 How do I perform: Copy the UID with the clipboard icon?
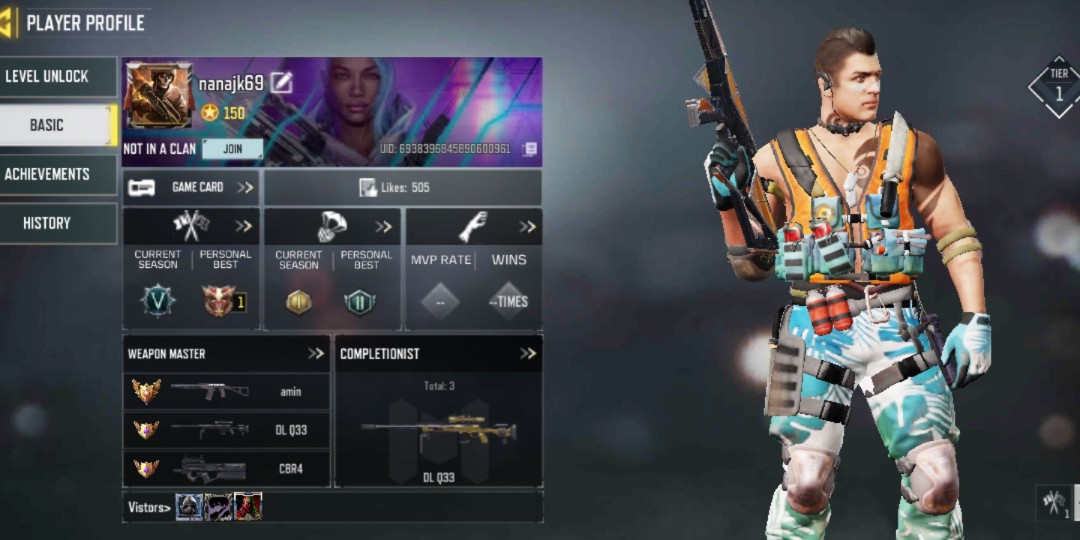(530, 149)
